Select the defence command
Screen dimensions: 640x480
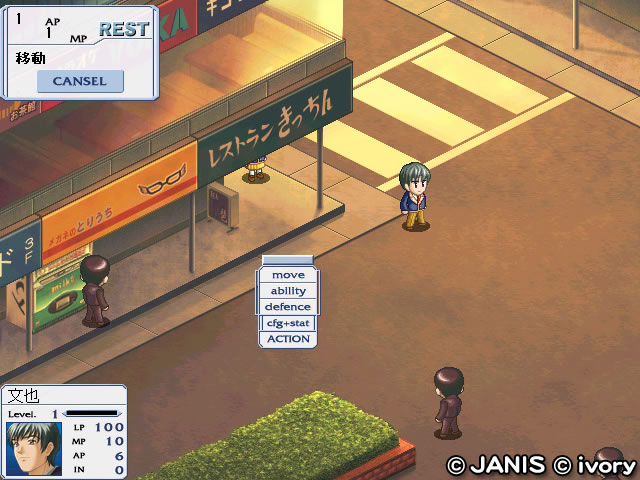pyautogui.click(x=288, y=307)
